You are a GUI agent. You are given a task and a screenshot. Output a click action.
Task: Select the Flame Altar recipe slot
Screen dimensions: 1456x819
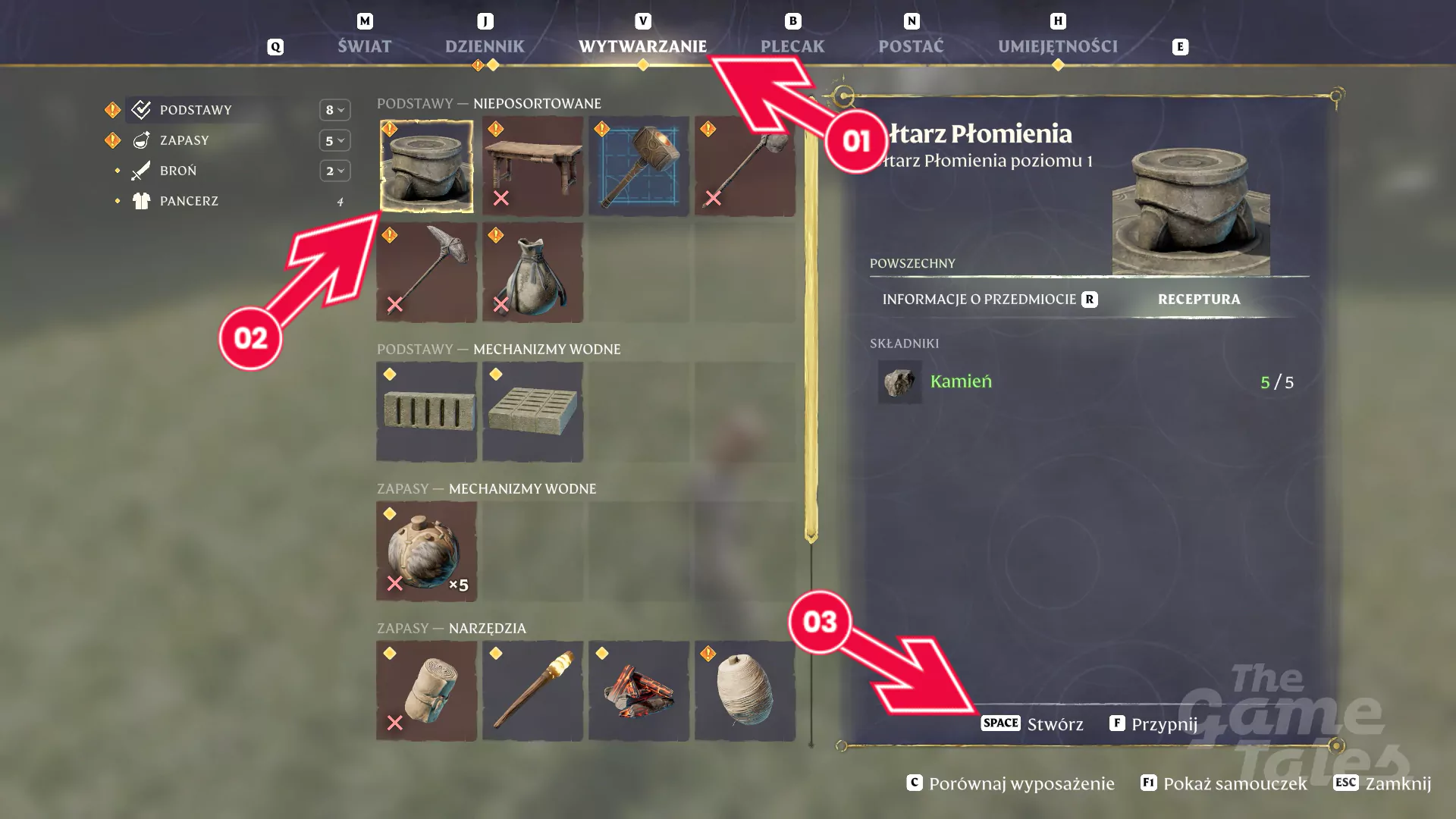[x=426, y=166]
